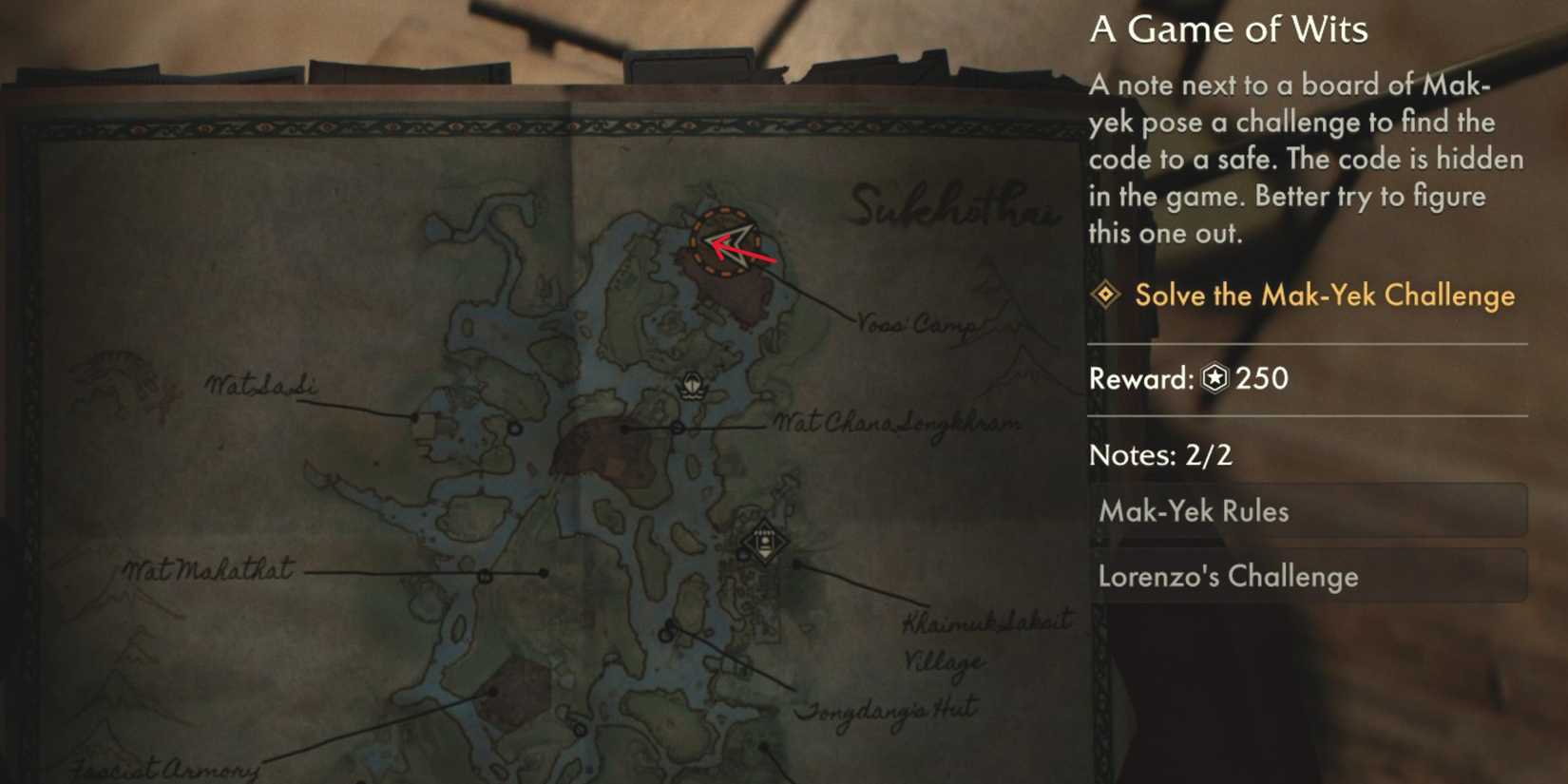Click the Notes 2/2 header
This screenshot has width=1568, height=784.
pos(1159,455)
